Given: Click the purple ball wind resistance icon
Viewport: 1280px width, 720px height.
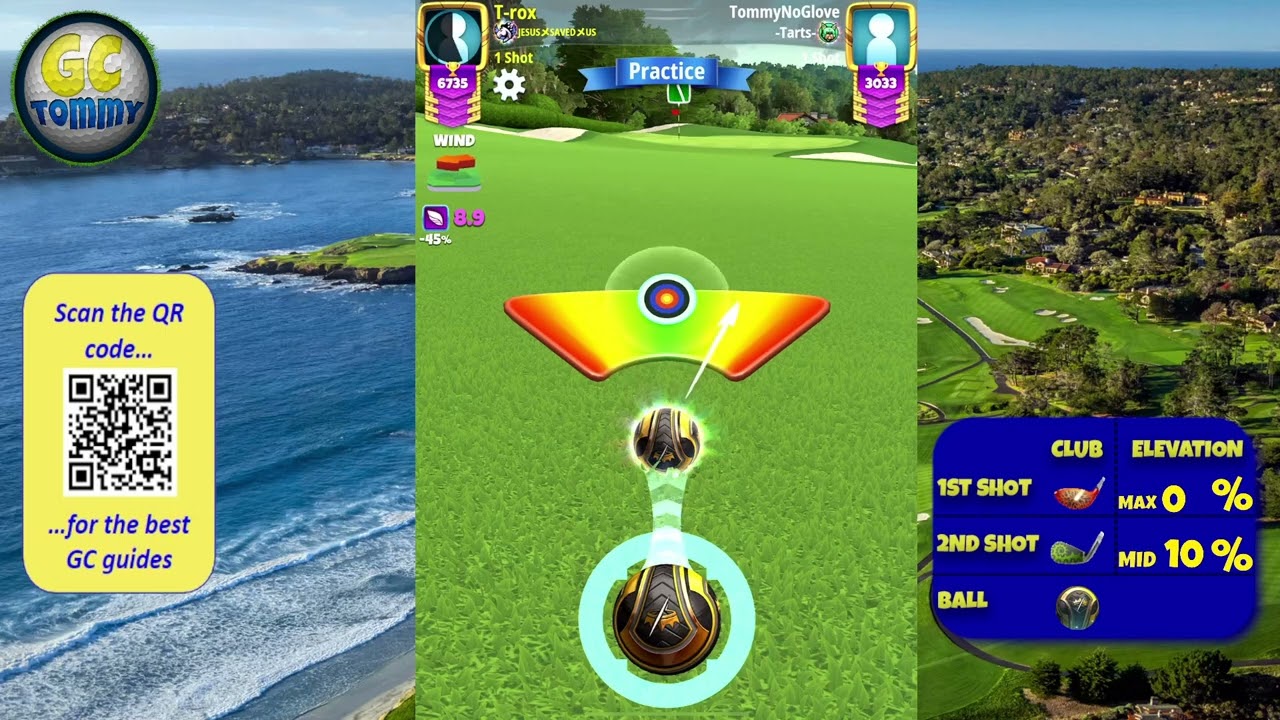Looking at the screenshot, I should [x=436, y=217].
